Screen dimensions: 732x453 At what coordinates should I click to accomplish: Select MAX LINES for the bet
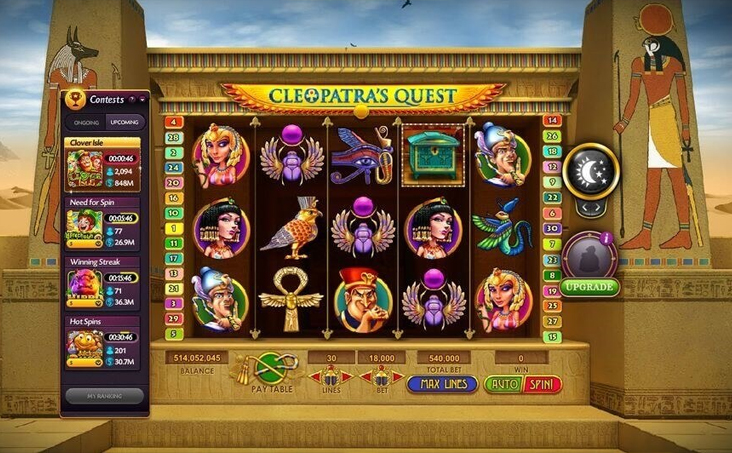[x=441, y=384]
